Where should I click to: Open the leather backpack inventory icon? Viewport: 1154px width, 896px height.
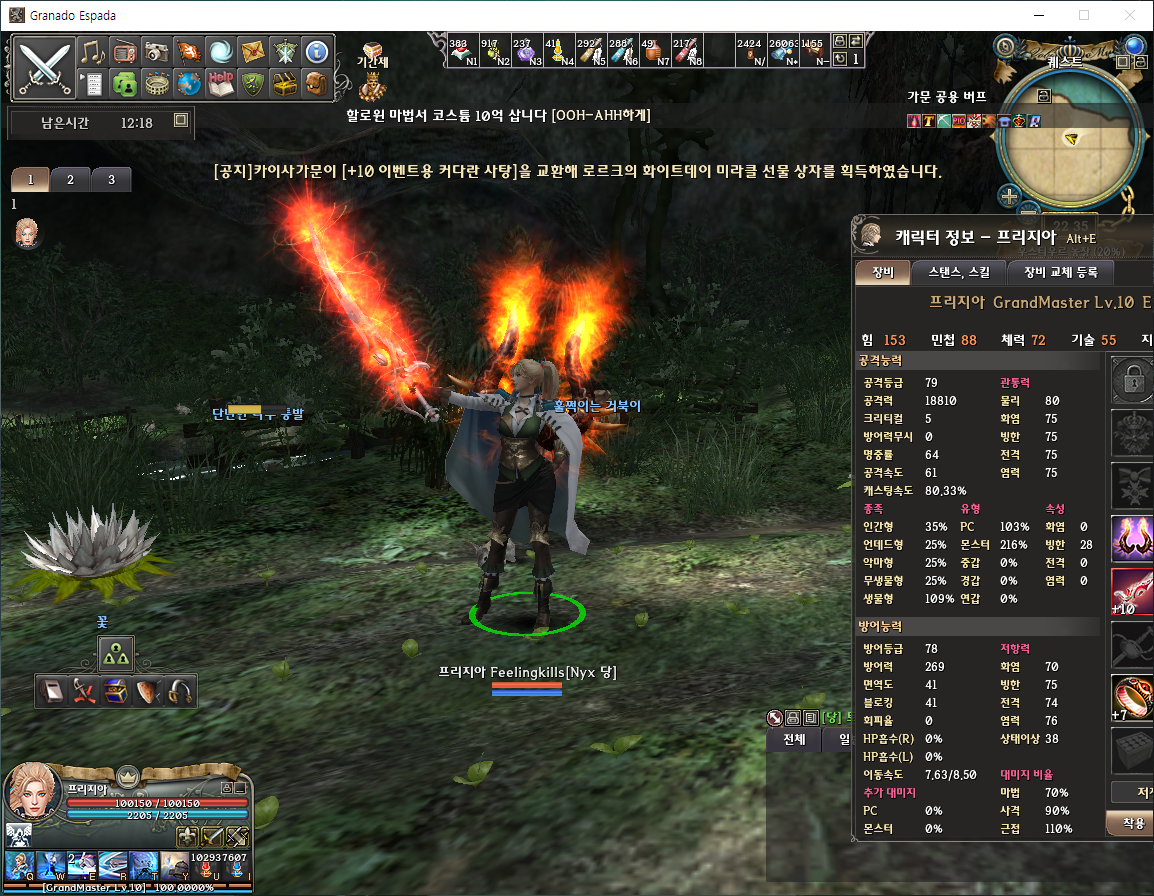coord(315,83)
